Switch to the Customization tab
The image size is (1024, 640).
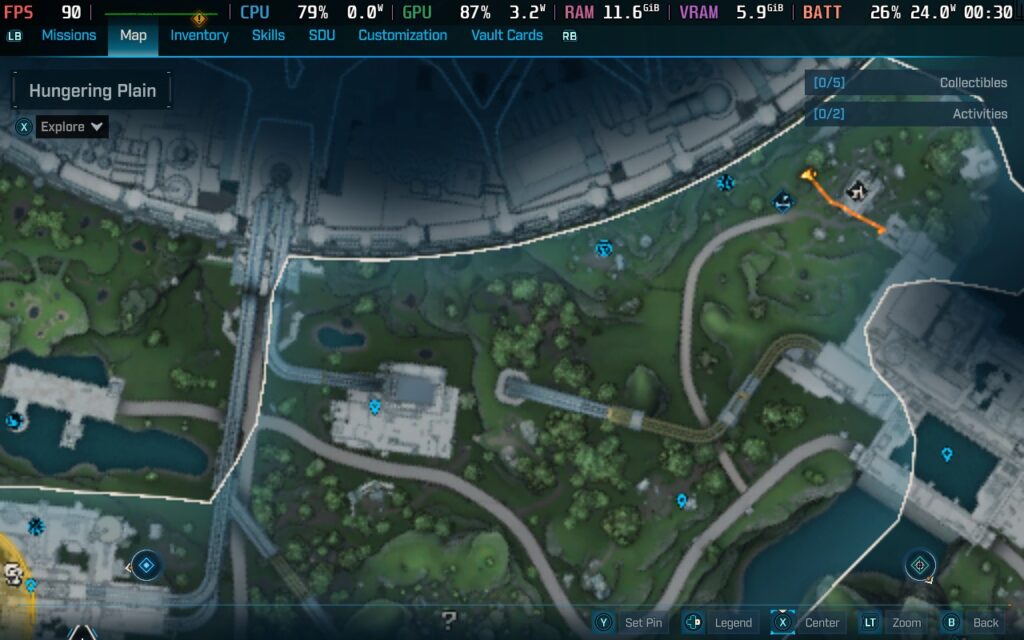click(x=402, y=35)
